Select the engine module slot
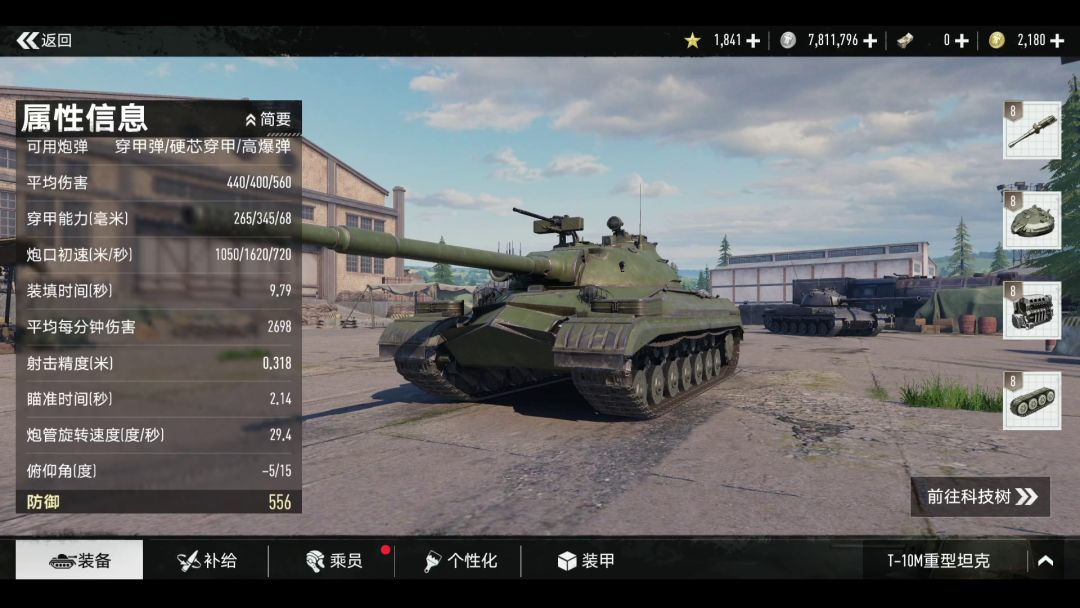The height and width of the screenshot is (608, 1080). click(1032, 311)
